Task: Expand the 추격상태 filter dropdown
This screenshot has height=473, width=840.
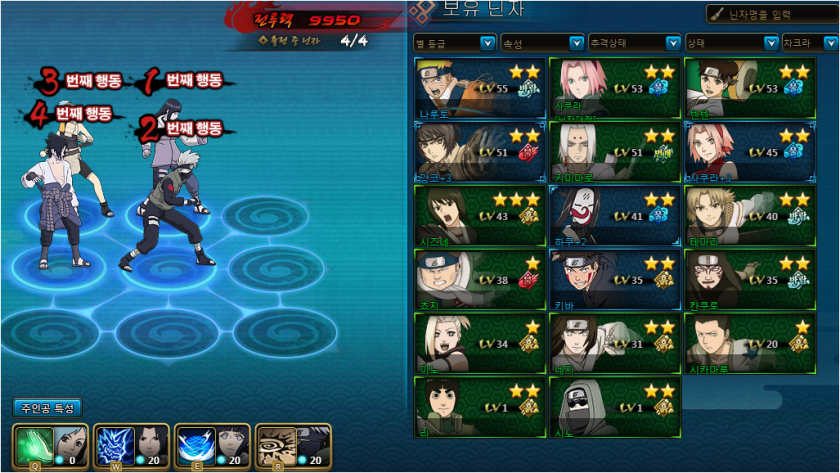Action: click(633, 43)
